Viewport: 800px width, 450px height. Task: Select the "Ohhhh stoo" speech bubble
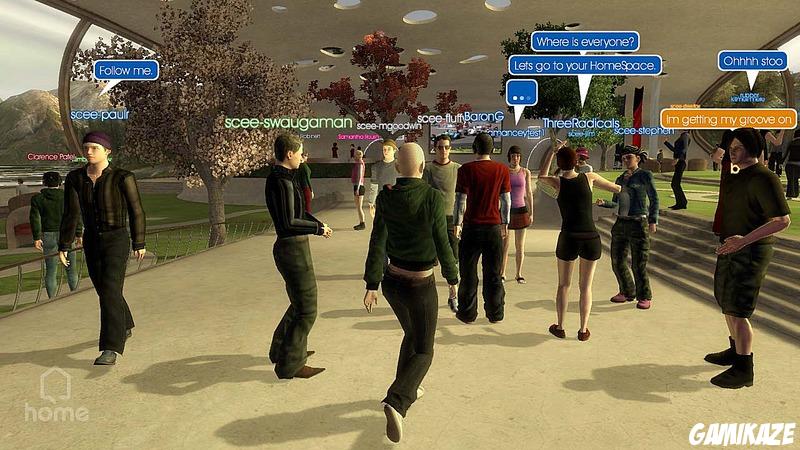pyautogui.click(x=753, y=61)
